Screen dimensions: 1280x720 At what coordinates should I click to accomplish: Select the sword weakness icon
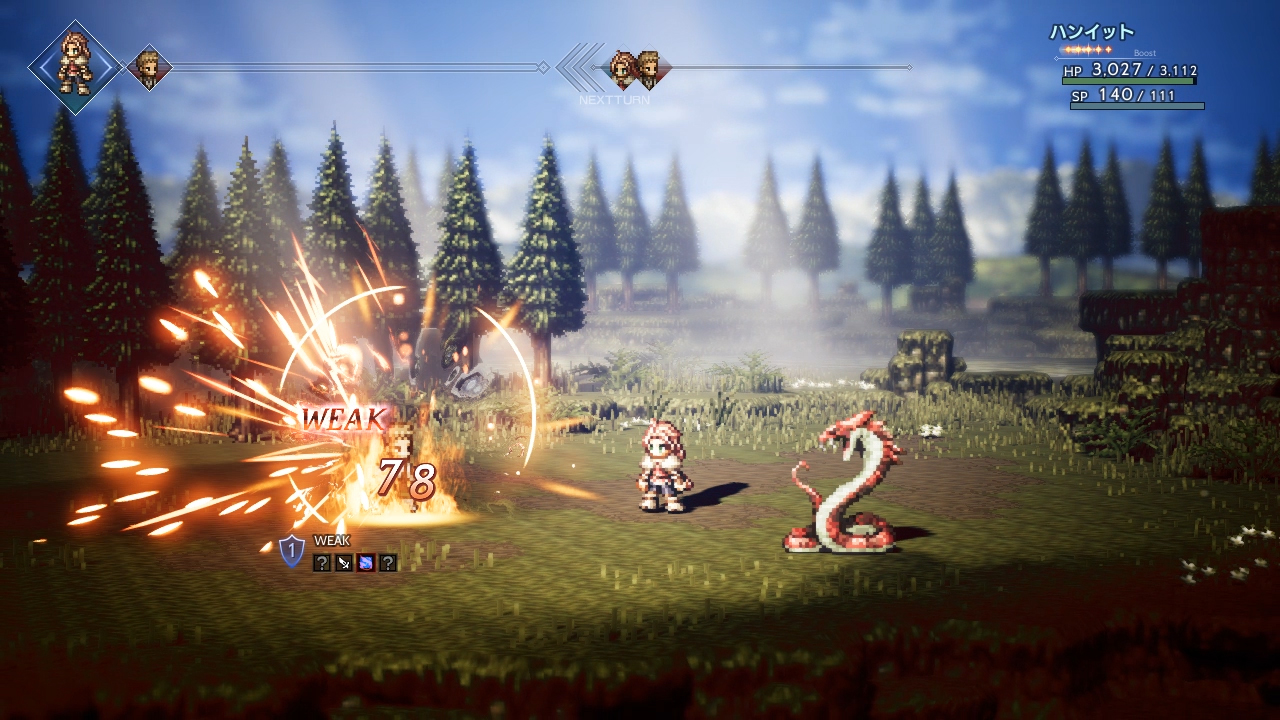point(343,563)
